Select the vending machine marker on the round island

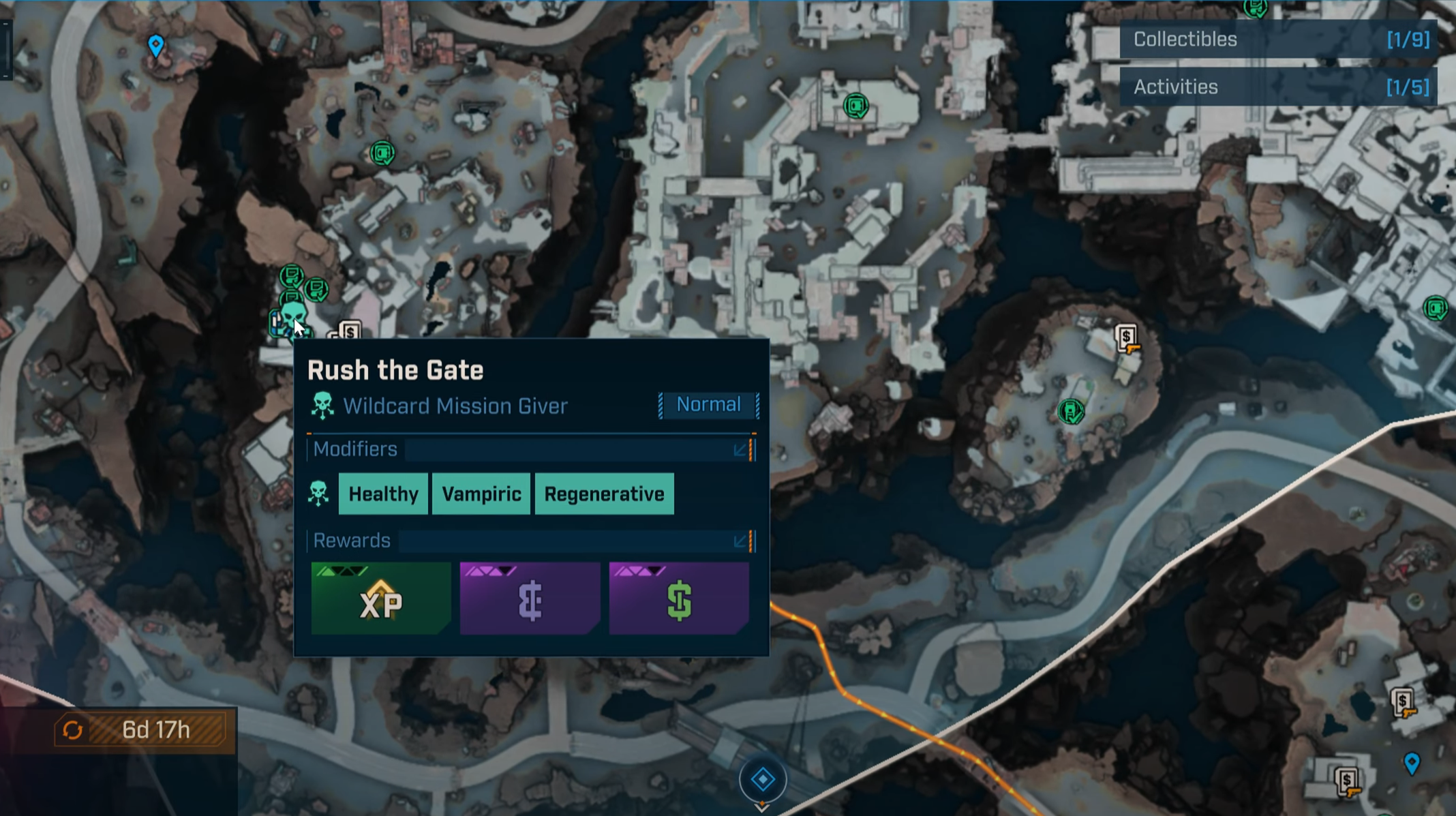1127,338
